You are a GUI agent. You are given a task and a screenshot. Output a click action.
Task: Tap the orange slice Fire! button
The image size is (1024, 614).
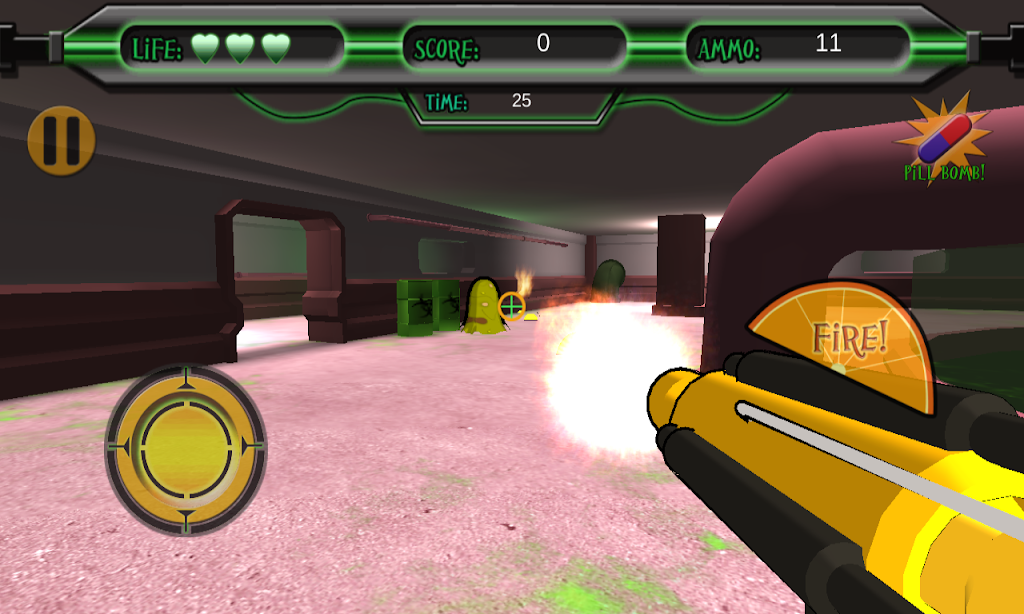pos(846,340)
